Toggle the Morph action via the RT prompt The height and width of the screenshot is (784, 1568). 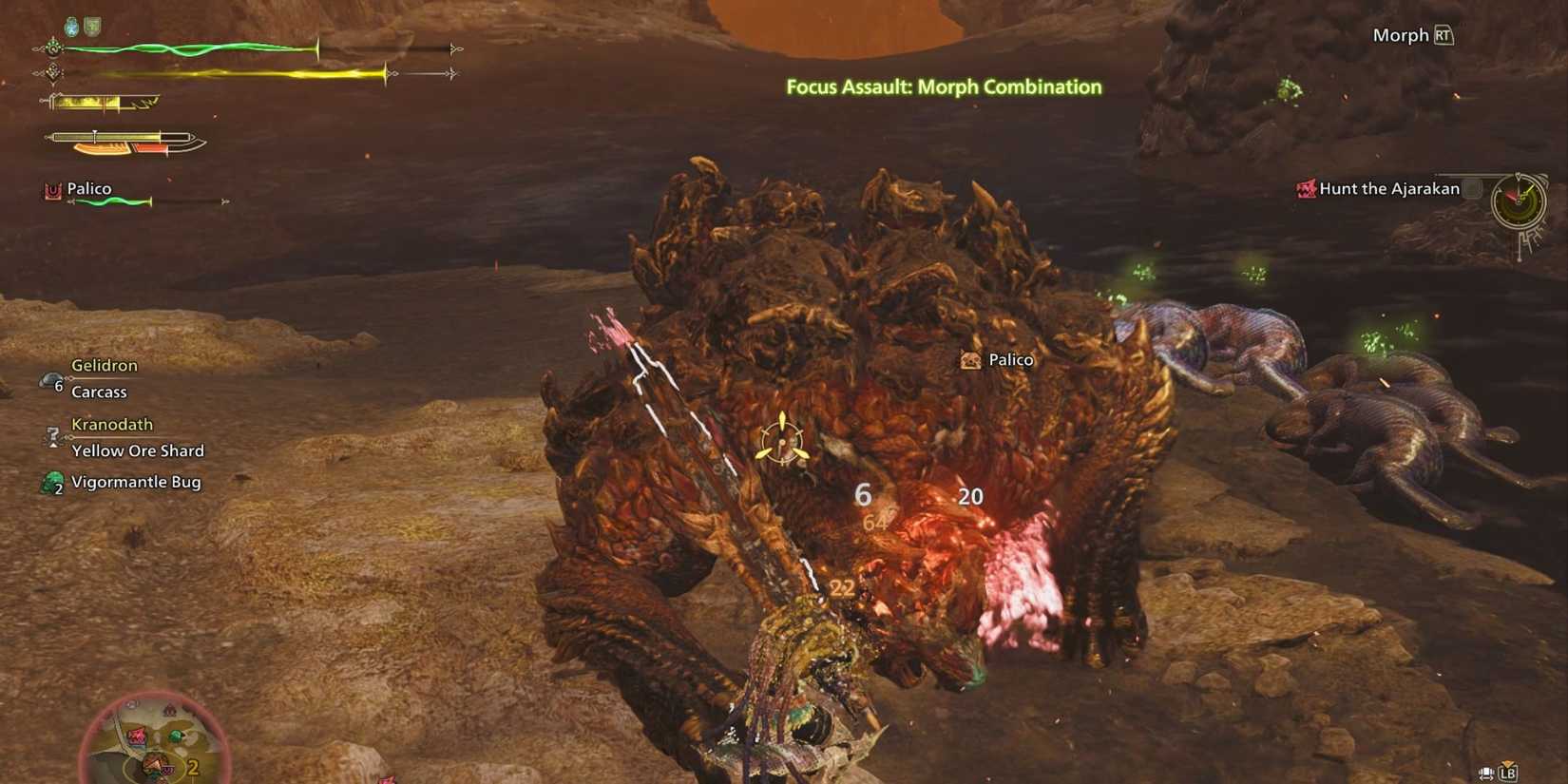click(x=1444, y=34)
